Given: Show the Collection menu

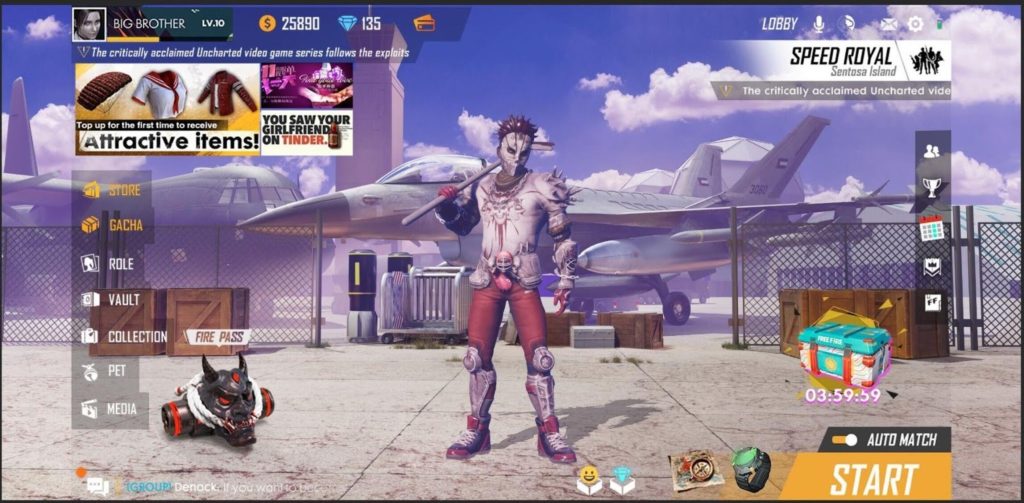Looking at the screenshot, I should pos(124,337).
